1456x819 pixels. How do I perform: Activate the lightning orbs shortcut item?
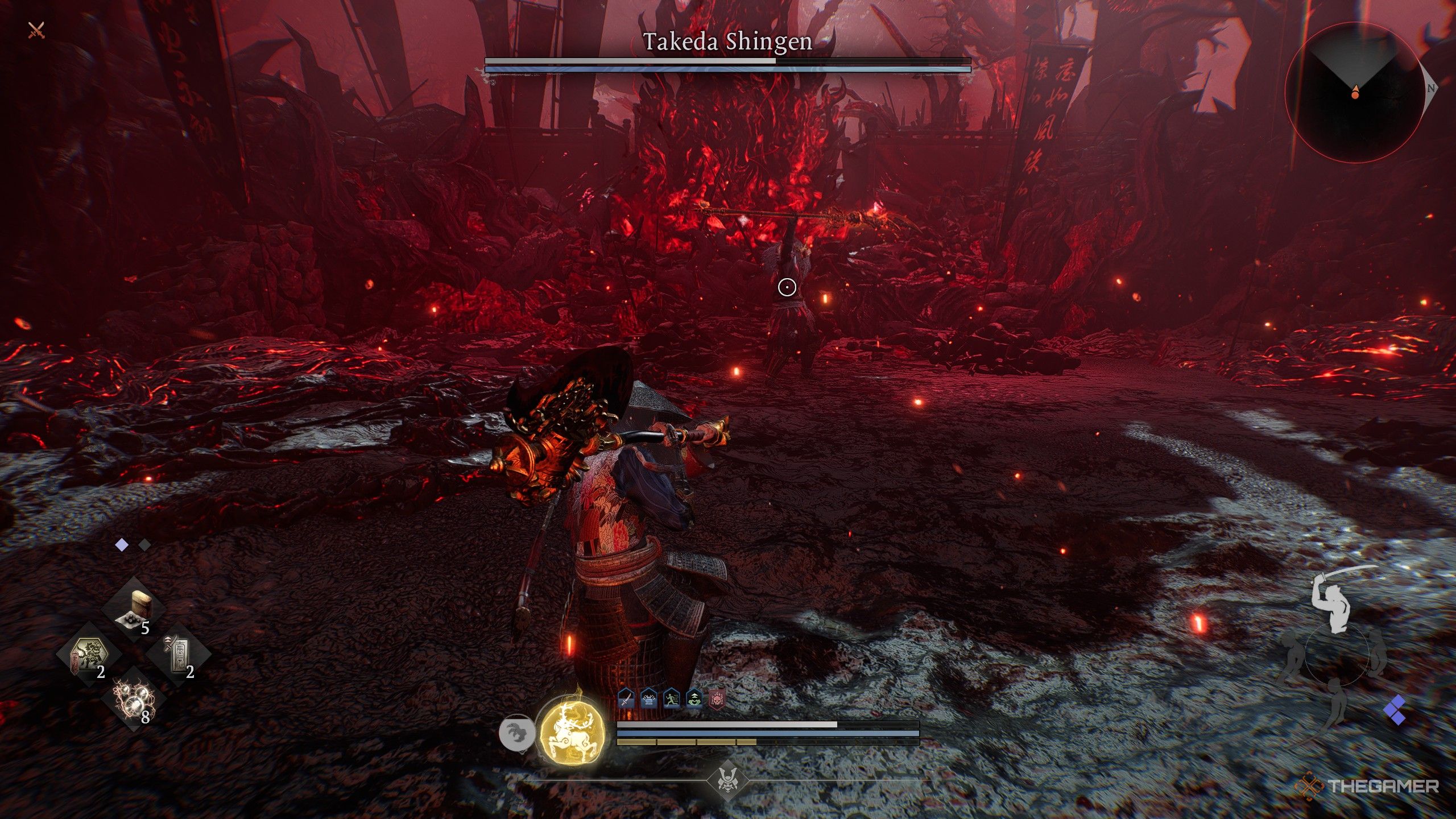134,700
